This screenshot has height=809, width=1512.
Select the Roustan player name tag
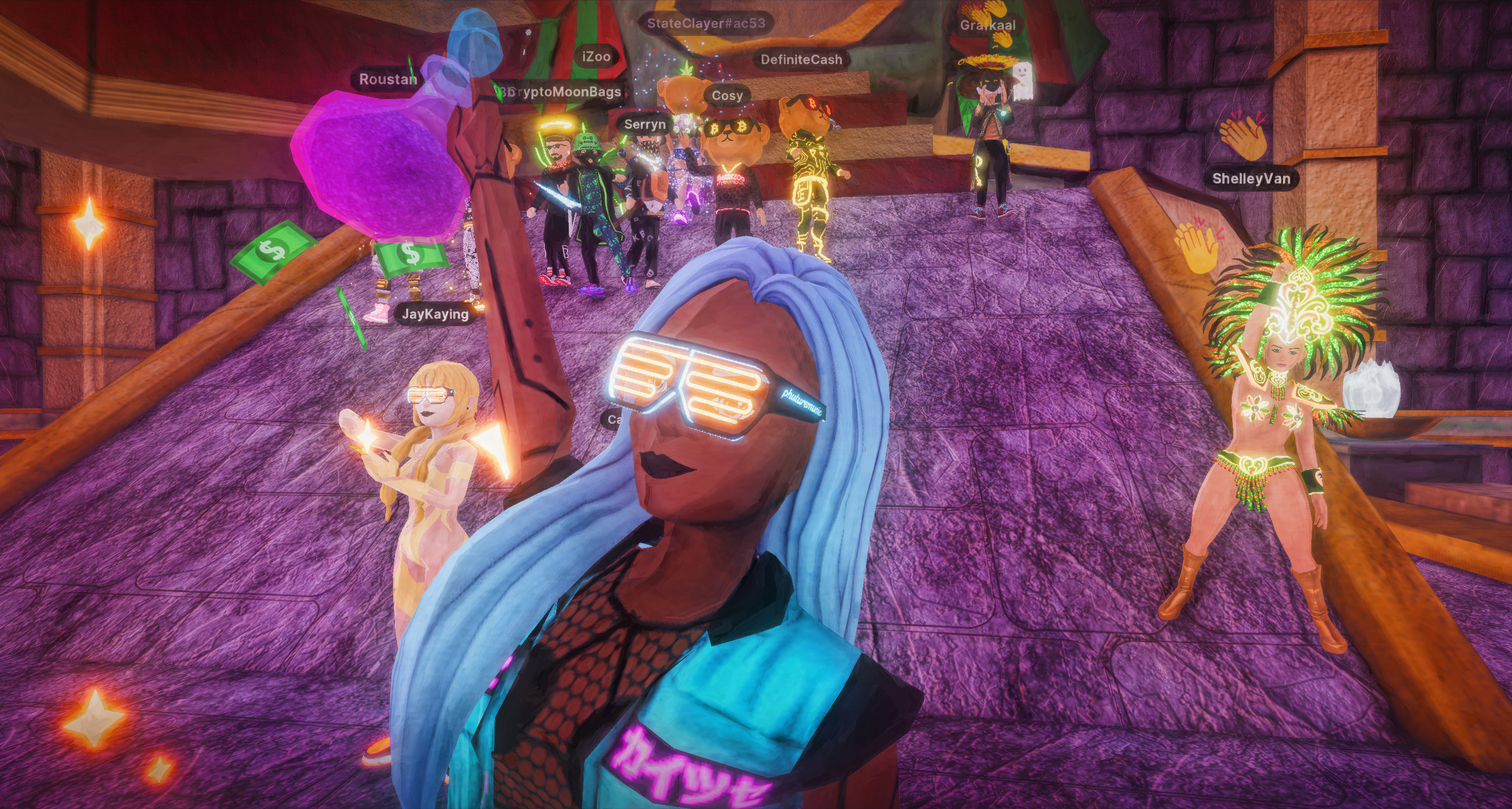(387, 79)
